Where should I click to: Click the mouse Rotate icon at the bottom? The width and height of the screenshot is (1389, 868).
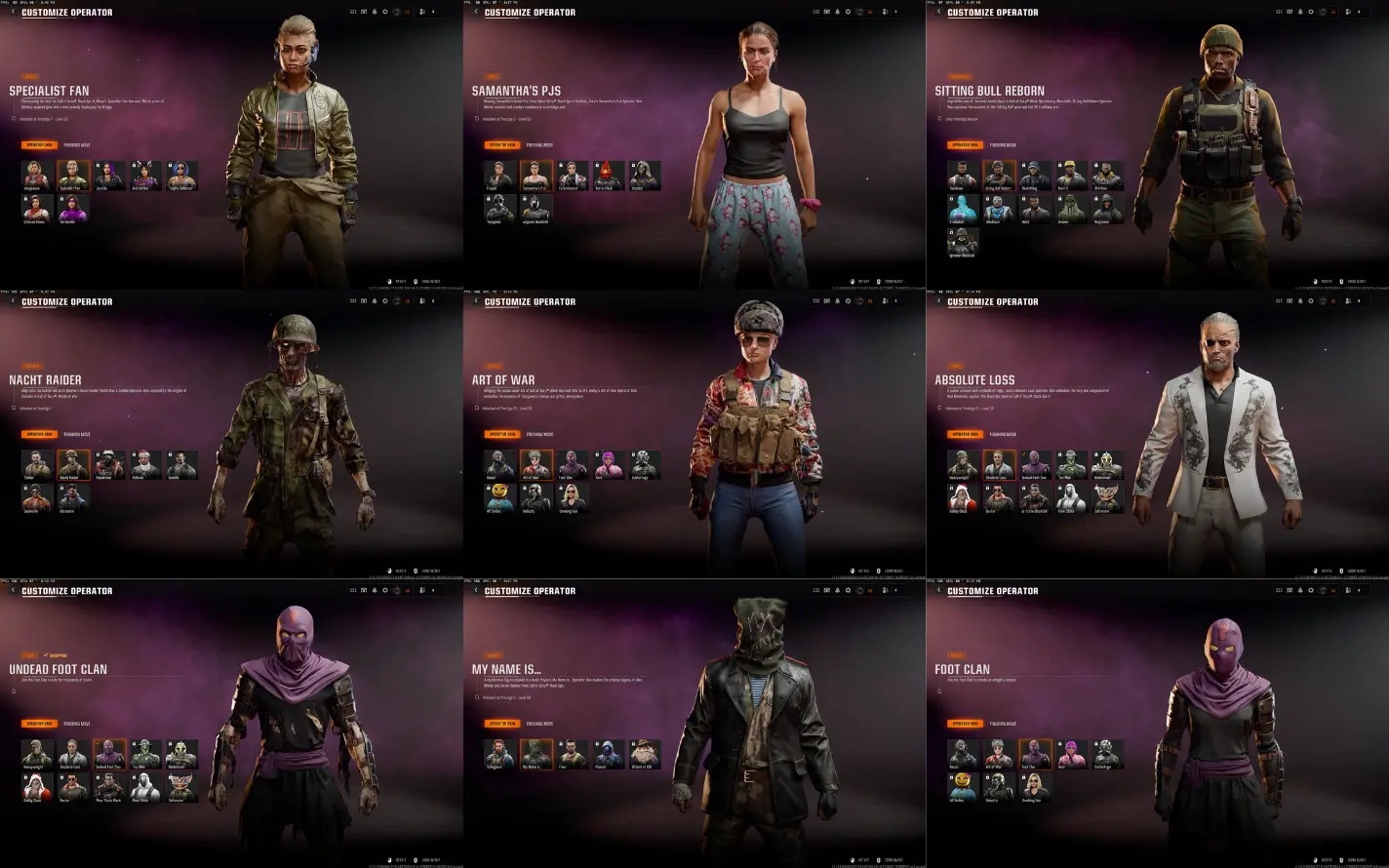[389, 281]
